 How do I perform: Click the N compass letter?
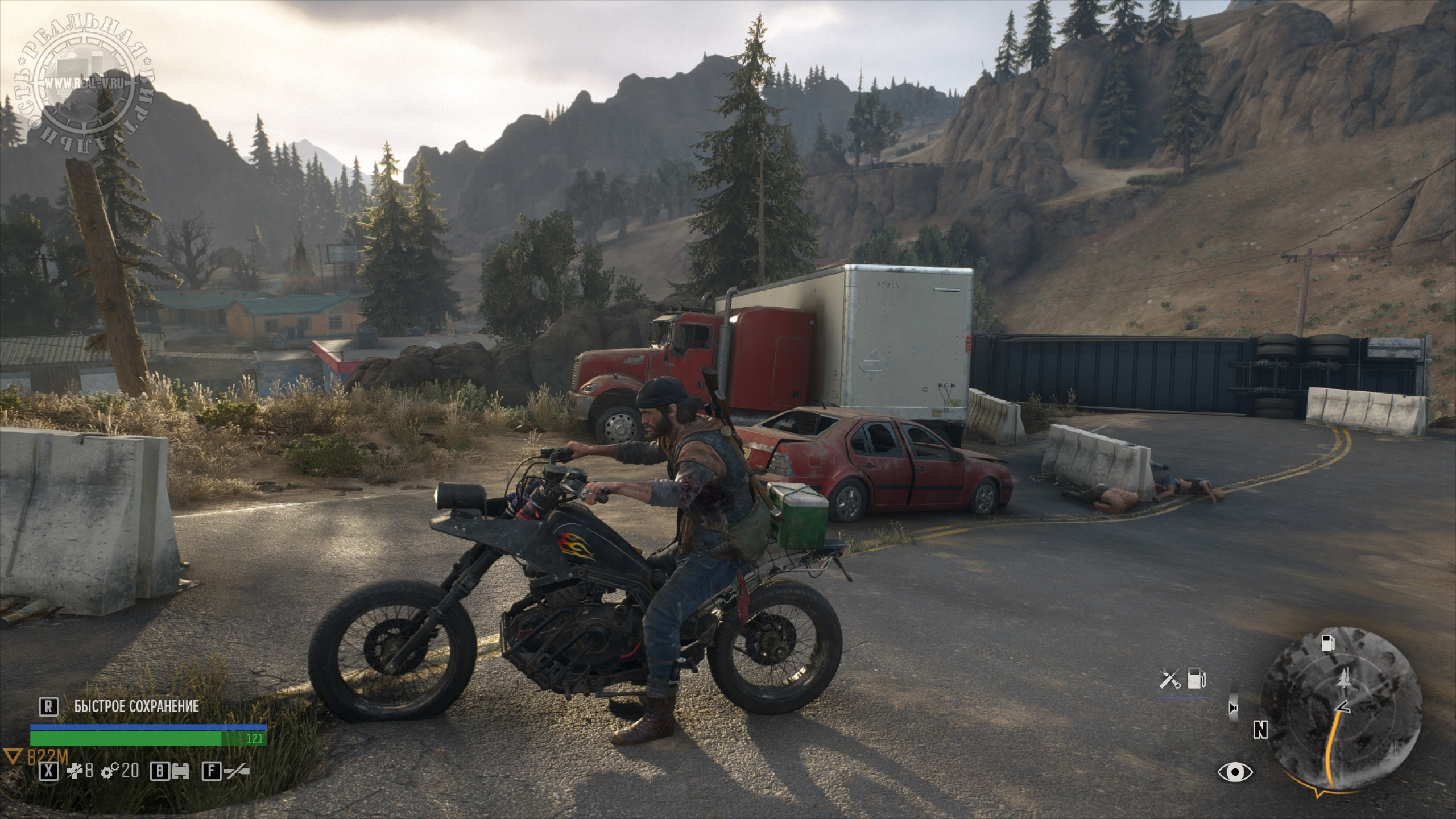pos(1260,730)
